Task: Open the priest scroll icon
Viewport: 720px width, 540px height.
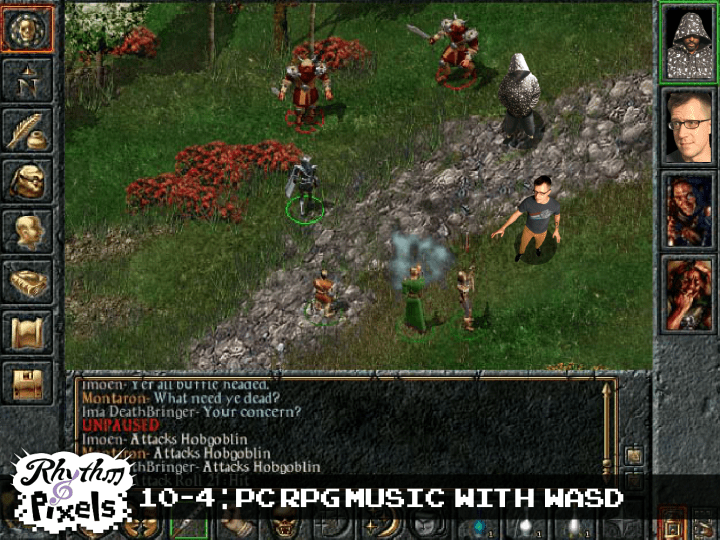Action: tap(27, 331)
